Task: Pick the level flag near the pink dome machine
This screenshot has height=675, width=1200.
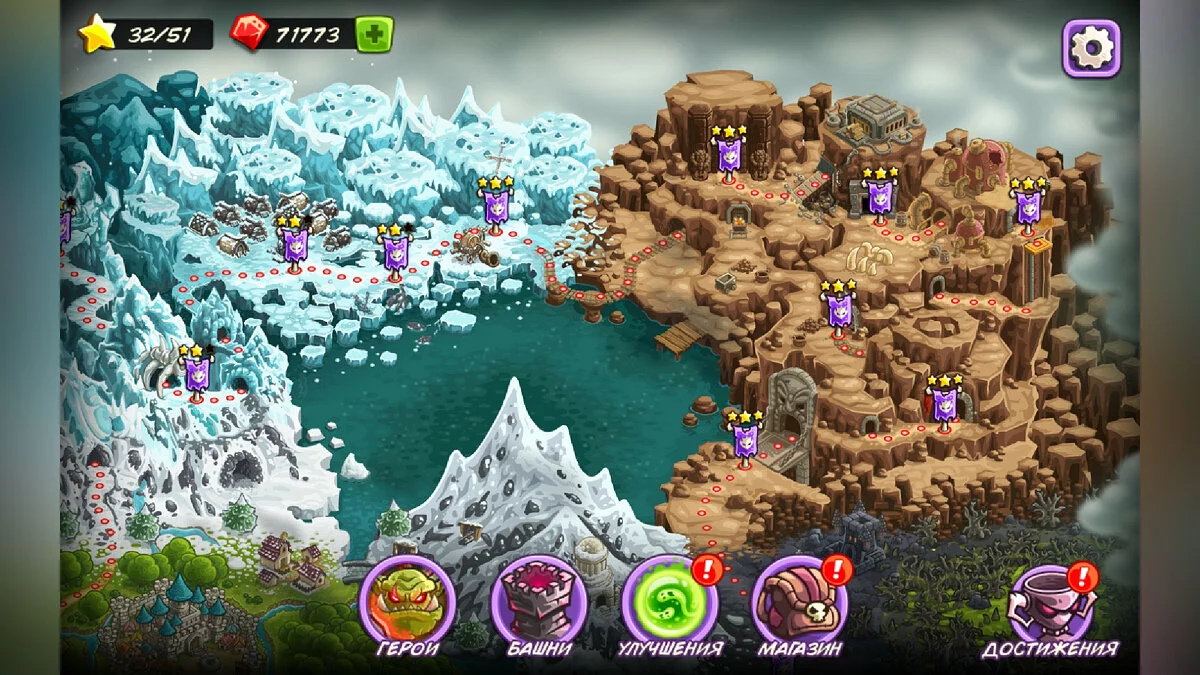Action: point(1028,207)
